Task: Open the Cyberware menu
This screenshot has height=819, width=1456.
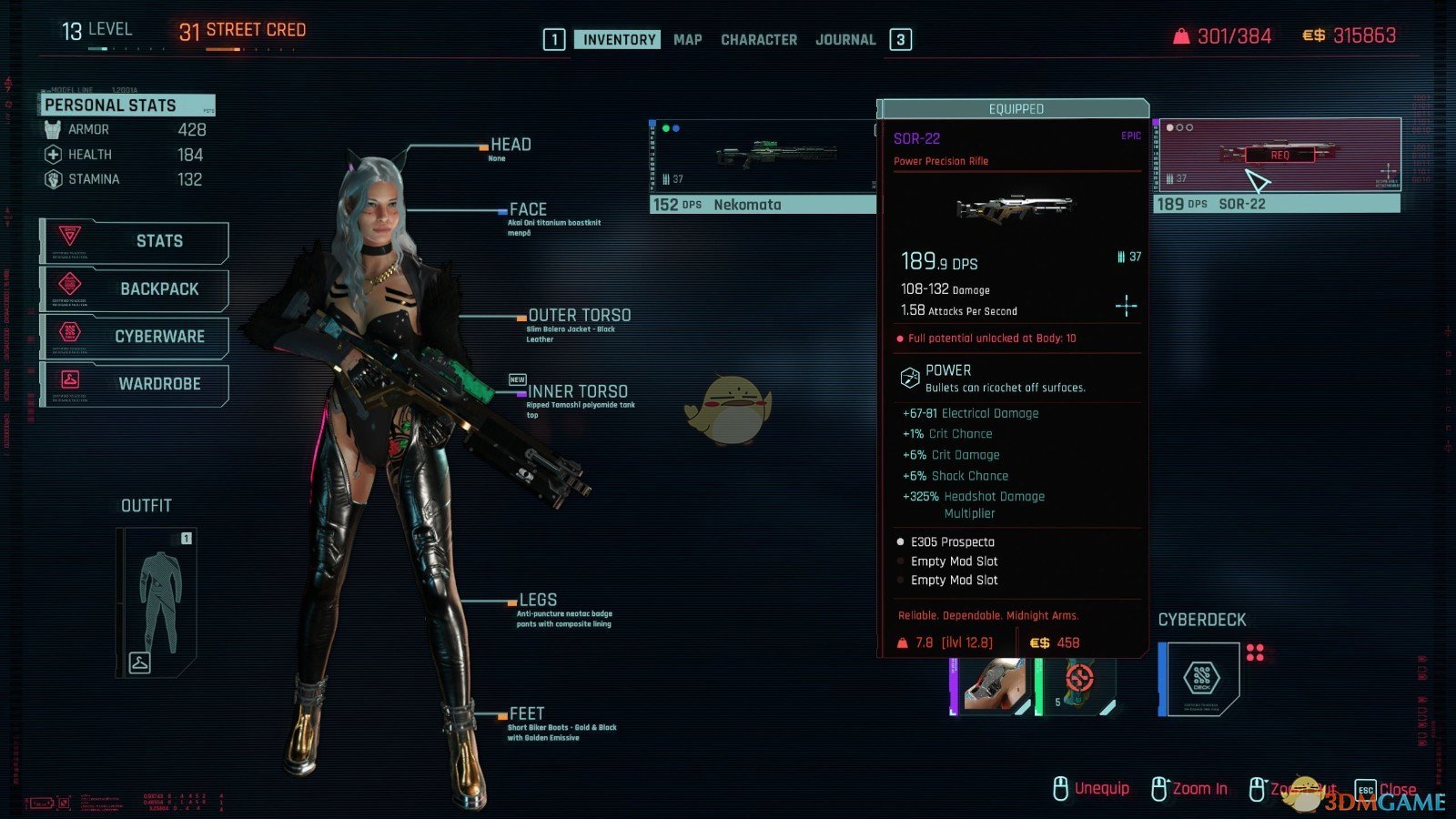Action: (136, 336)
